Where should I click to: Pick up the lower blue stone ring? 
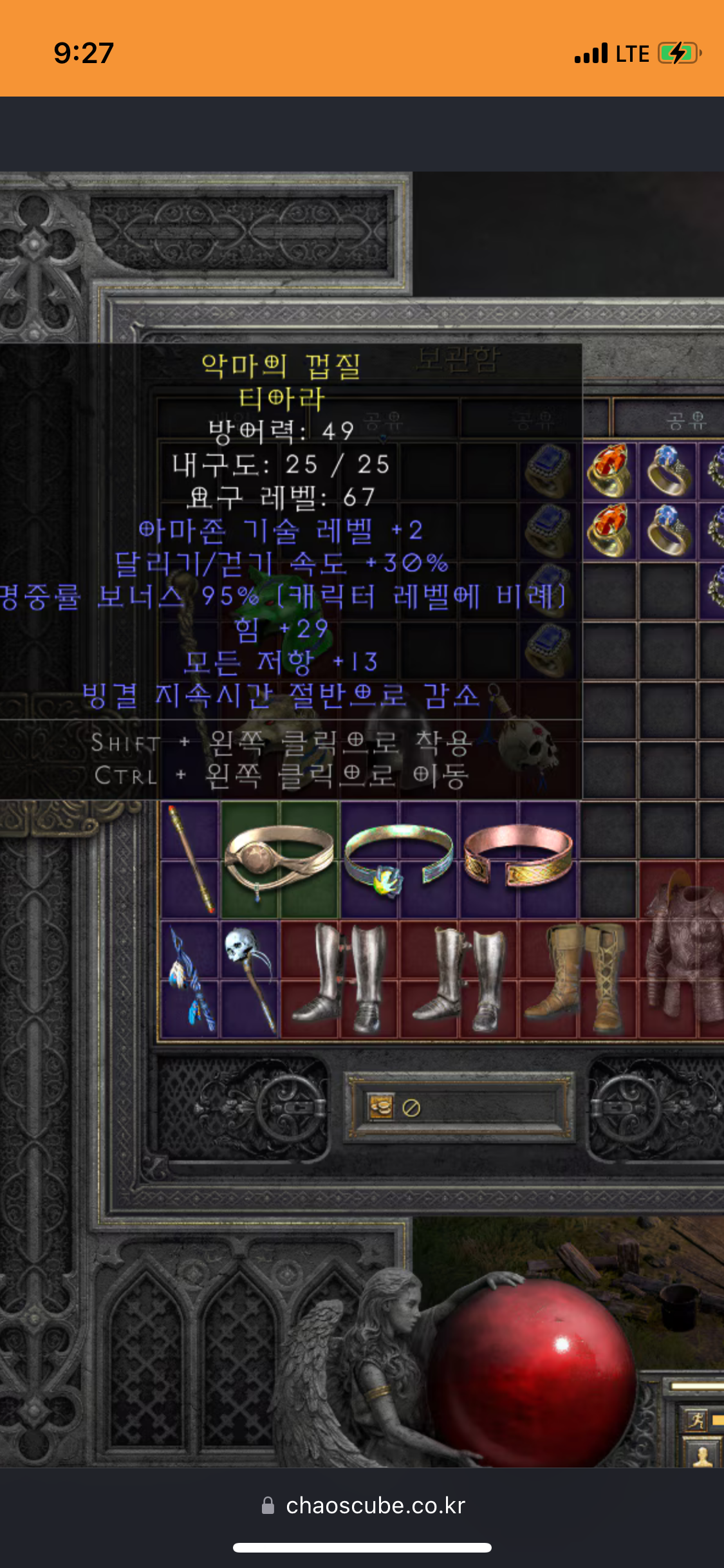point(668,530)
